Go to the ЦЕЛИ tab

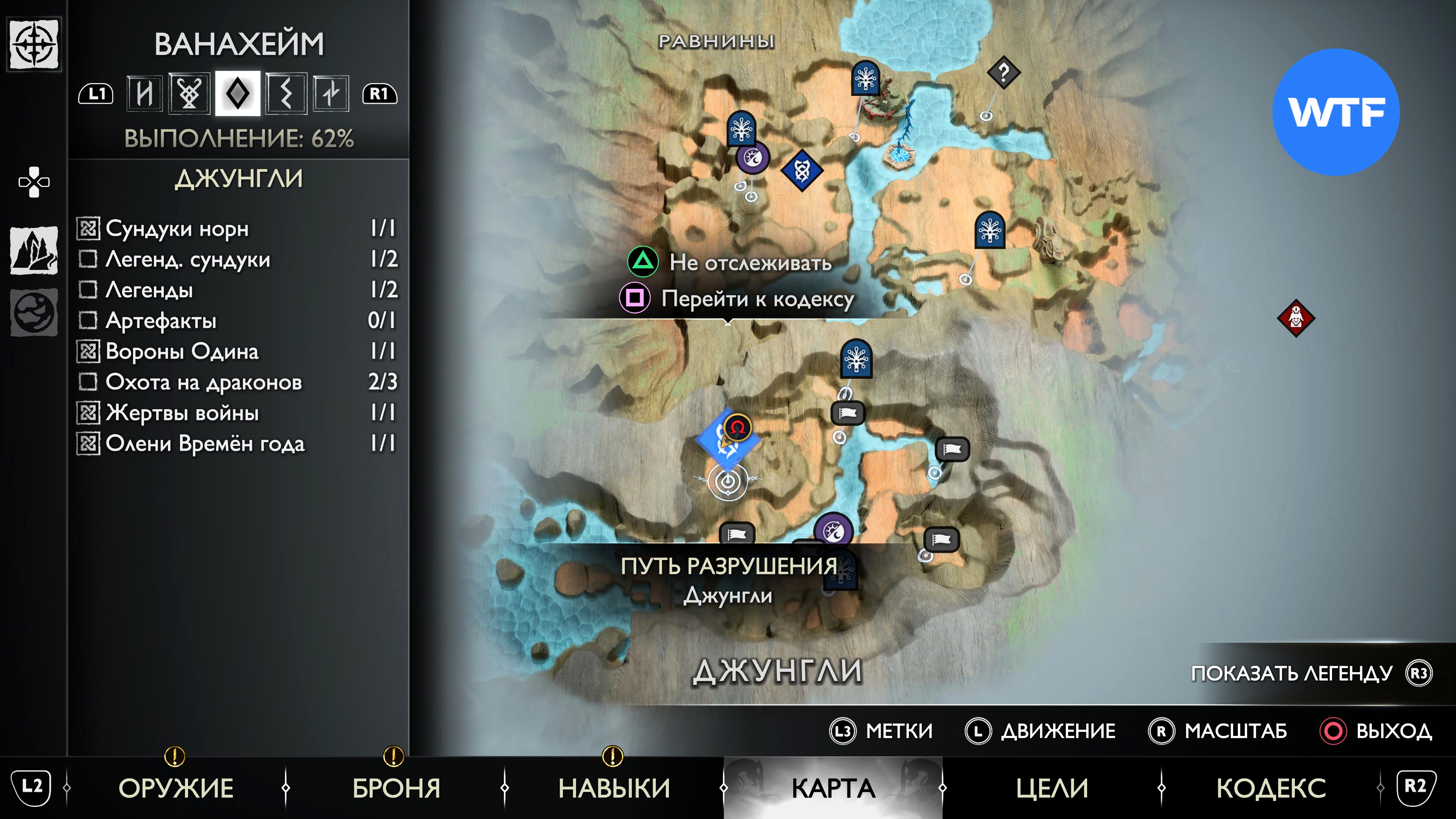(1052, 788)
